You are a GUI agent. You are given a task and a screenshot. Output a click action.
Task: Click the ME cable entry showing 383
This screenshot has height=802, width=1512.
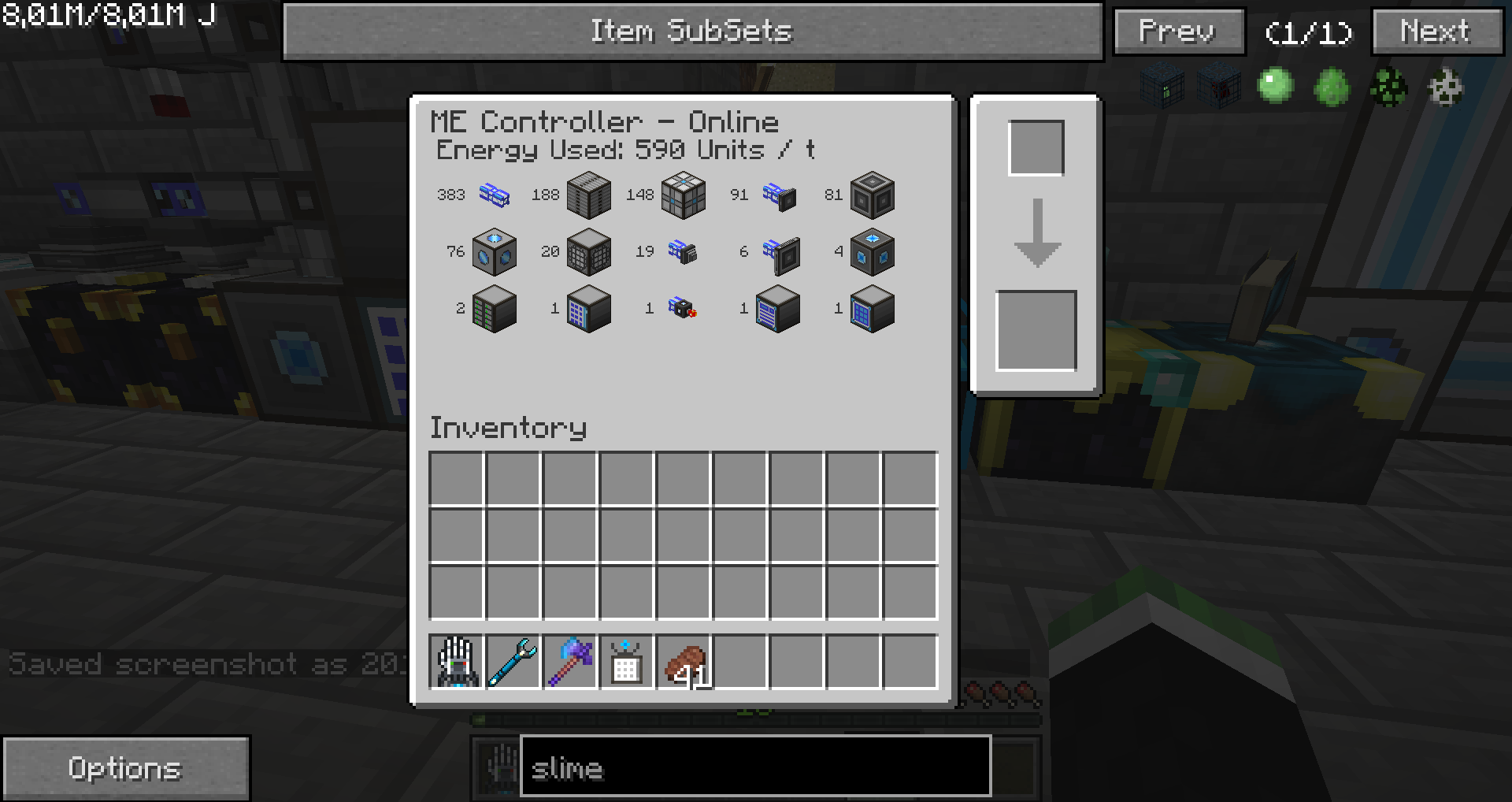click(x=494, y=195)
